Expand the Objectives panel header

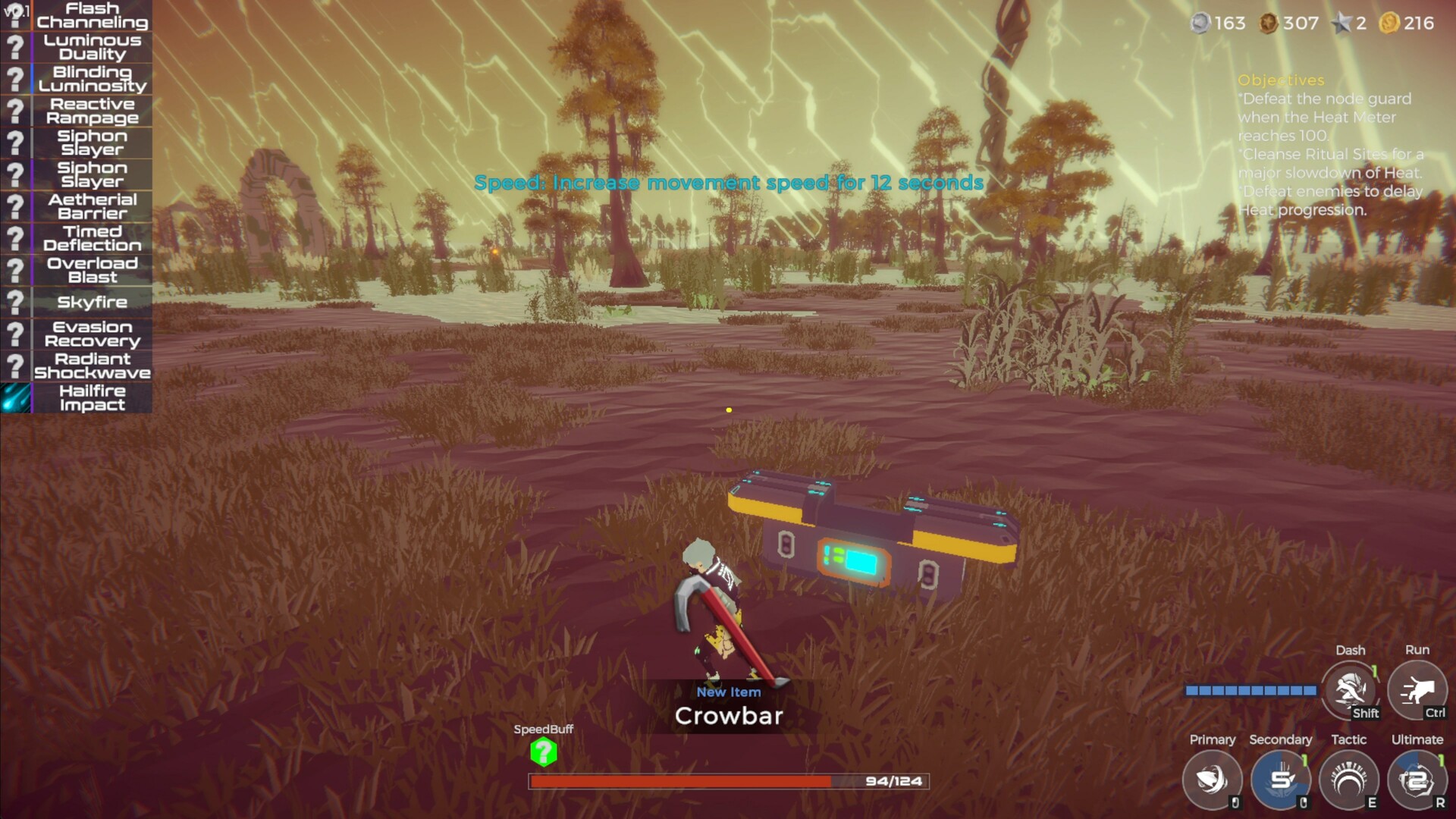pos(1280,80)
